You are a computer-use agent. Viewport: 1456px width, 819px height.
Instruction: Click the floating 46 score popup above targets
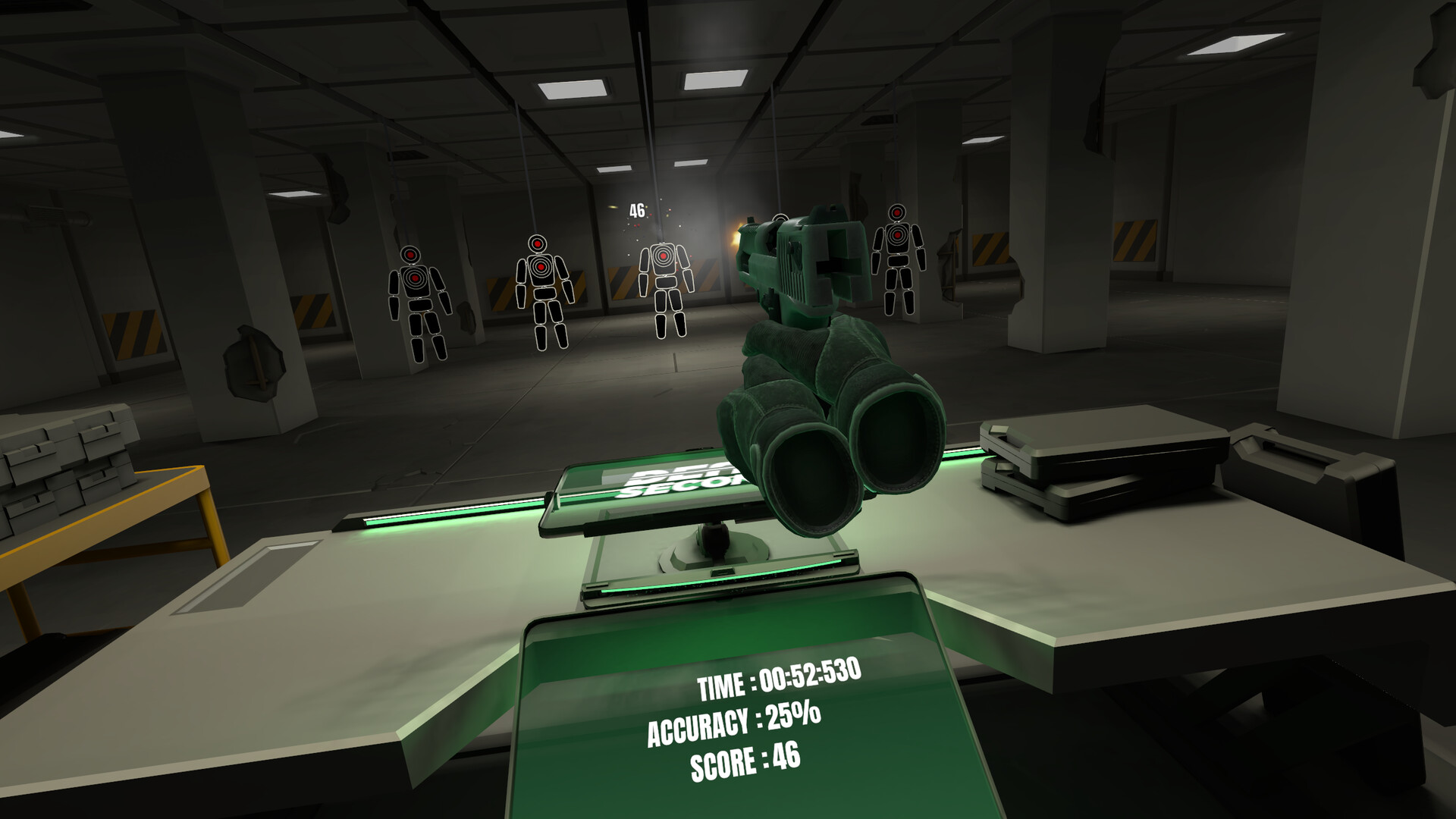click(x=637, y=211)
